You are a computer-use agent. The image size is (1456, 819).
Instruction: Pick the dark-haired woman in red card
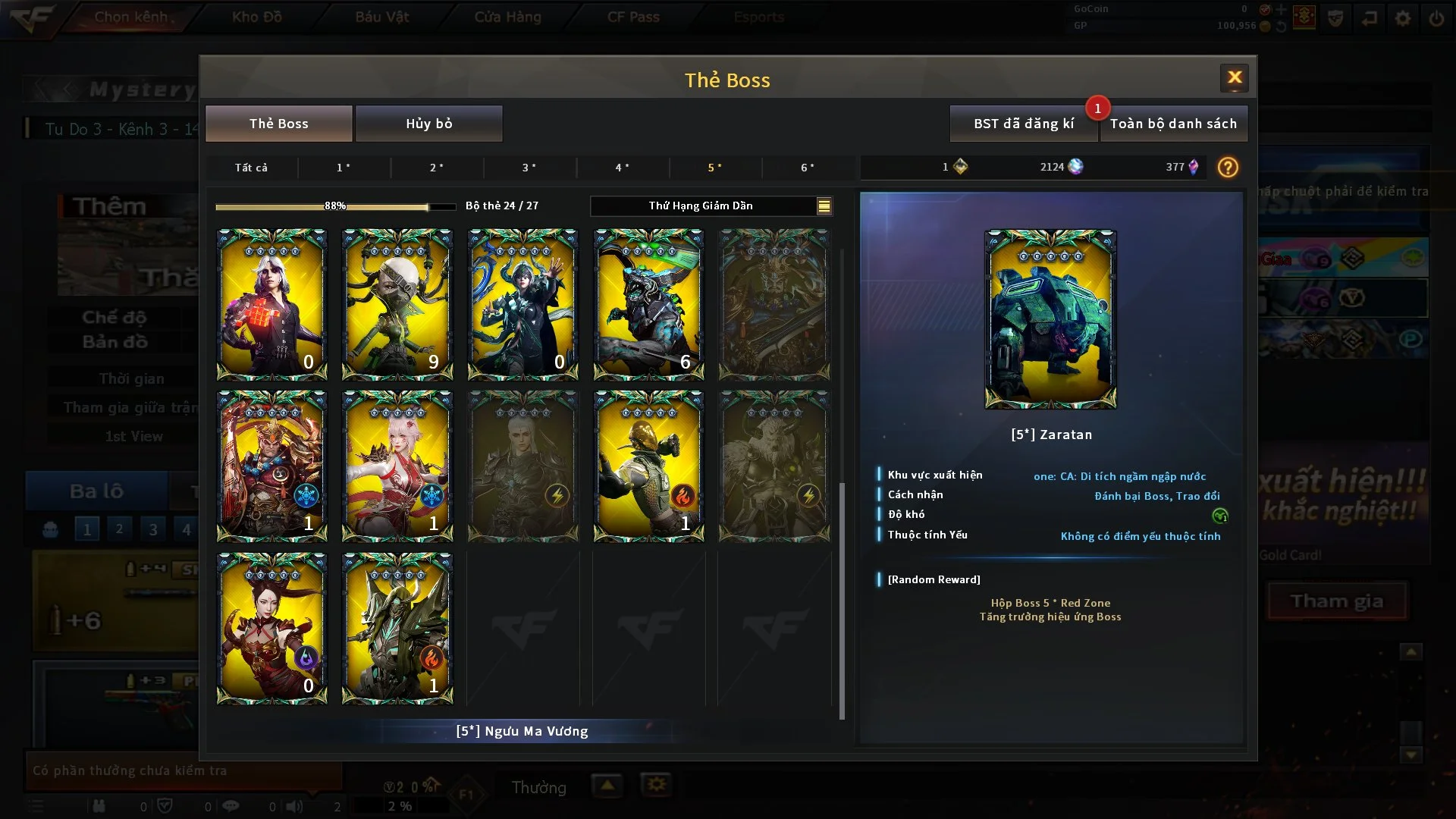(271, 628)
